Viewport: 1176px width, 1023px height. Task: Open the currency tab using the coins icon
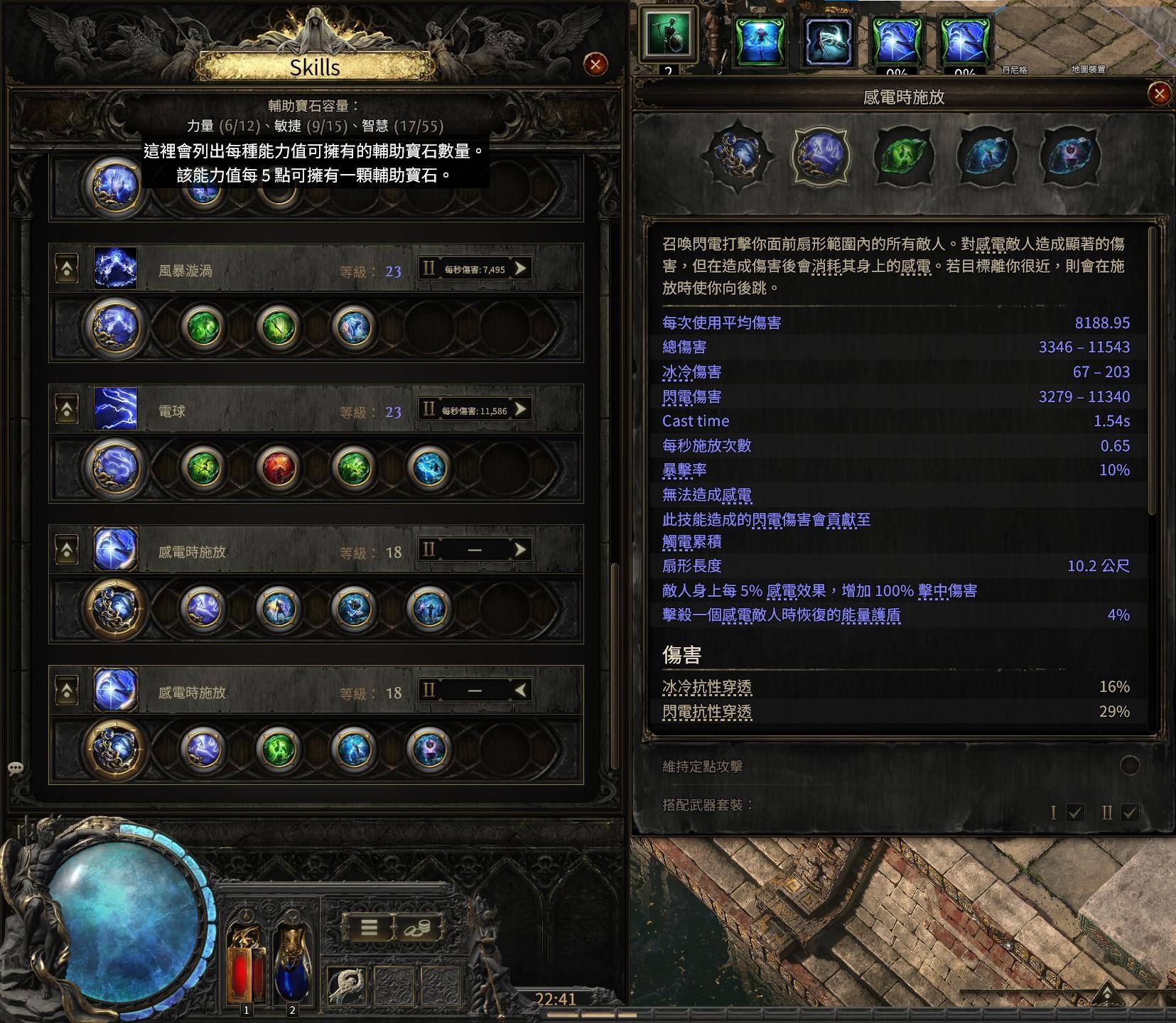(x=416, y=928)
